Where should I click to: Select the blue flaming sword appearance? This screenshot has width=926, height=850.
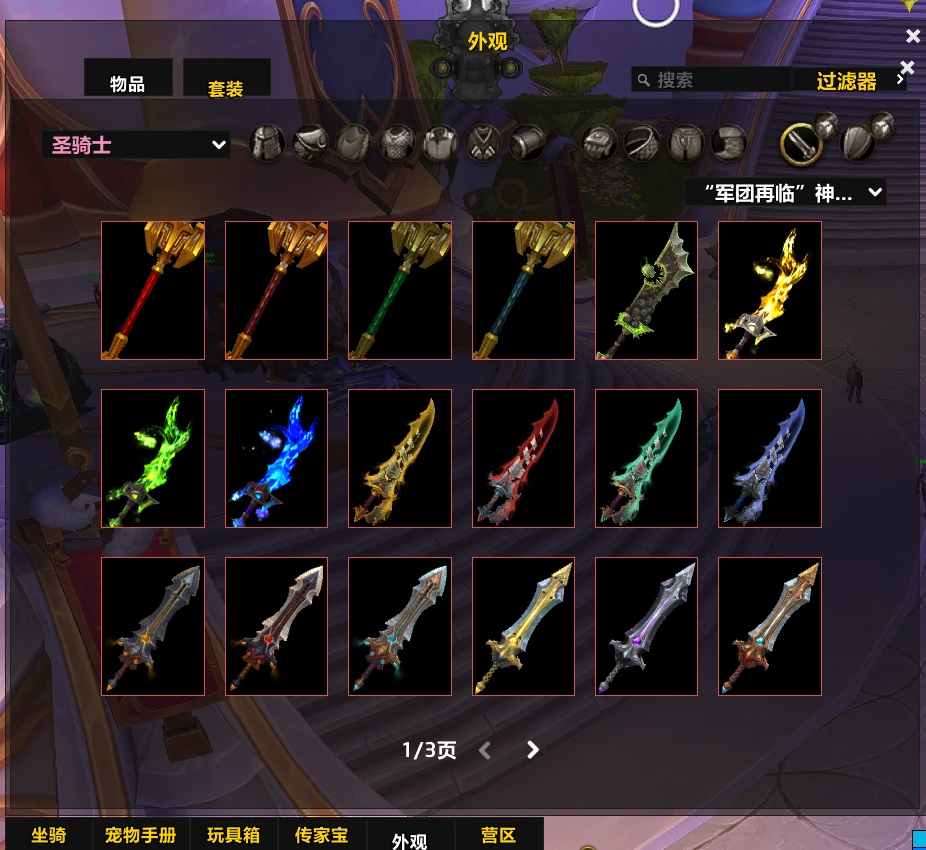277,458
